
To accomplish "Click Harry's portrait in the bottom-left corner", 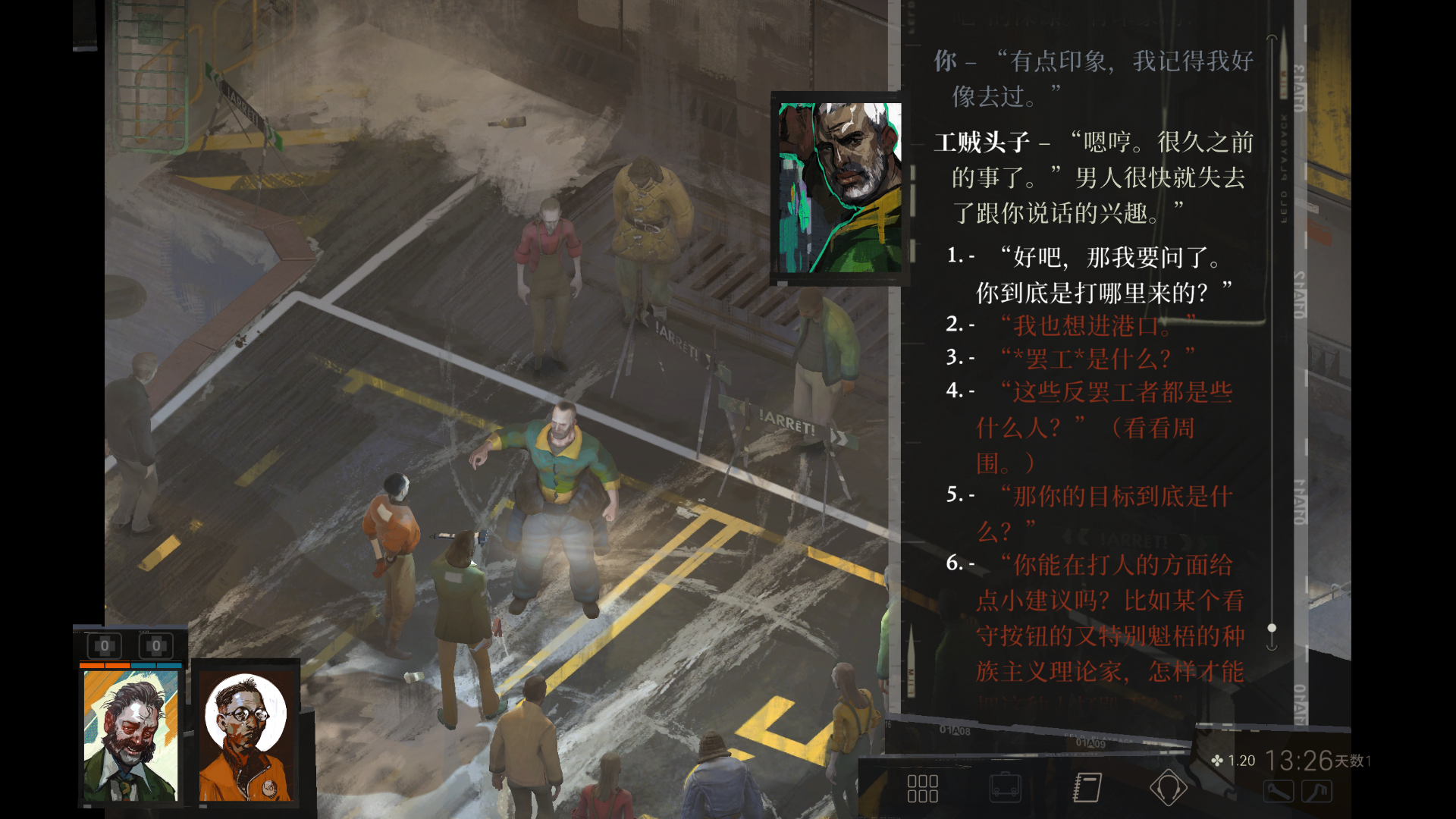I will point(129,732).
